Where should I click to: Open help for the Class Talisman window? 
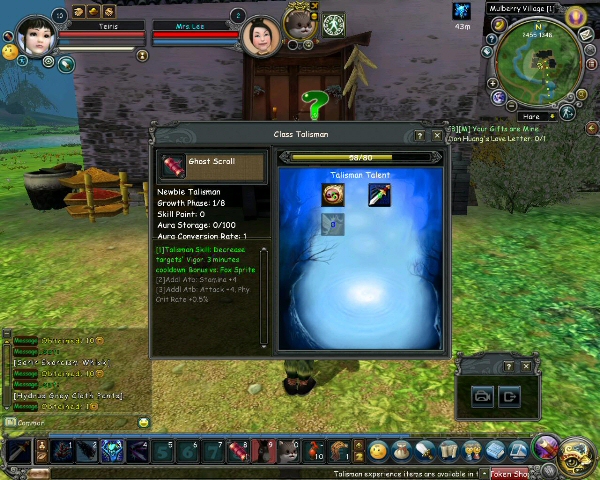coord(421,135)
